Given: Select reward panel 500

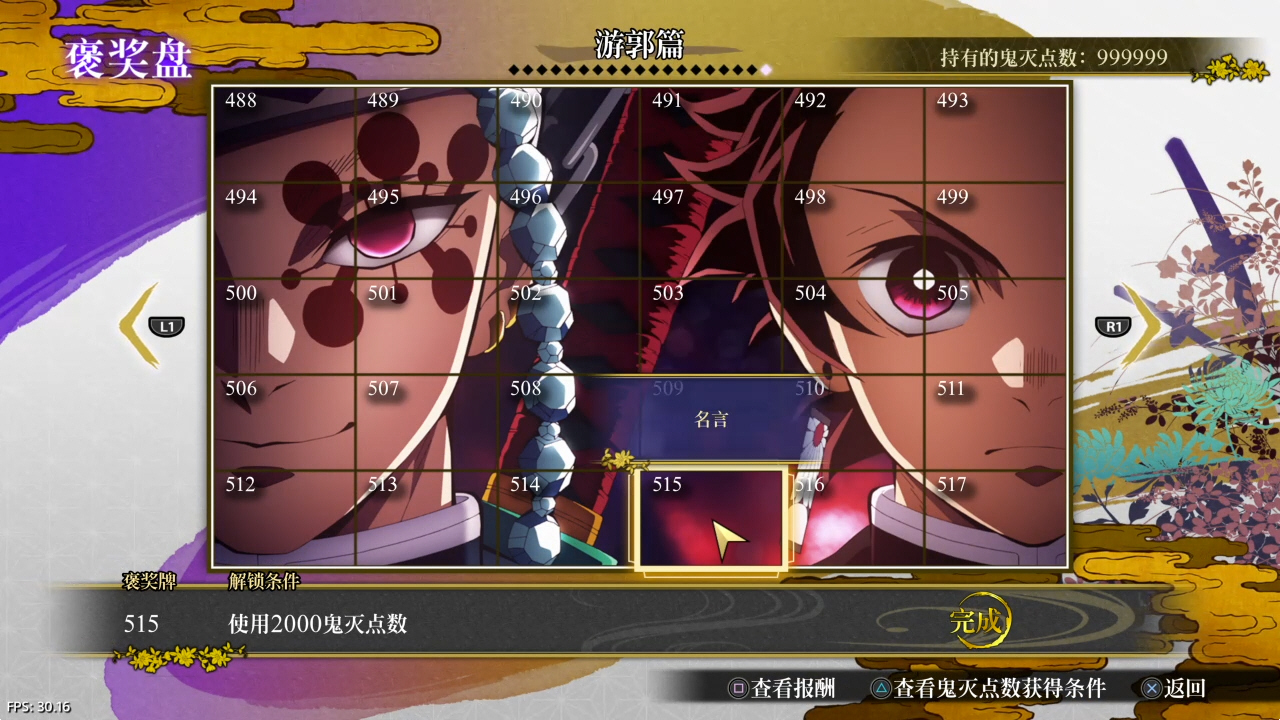Looking at the screenshot, I should point(284,327).
